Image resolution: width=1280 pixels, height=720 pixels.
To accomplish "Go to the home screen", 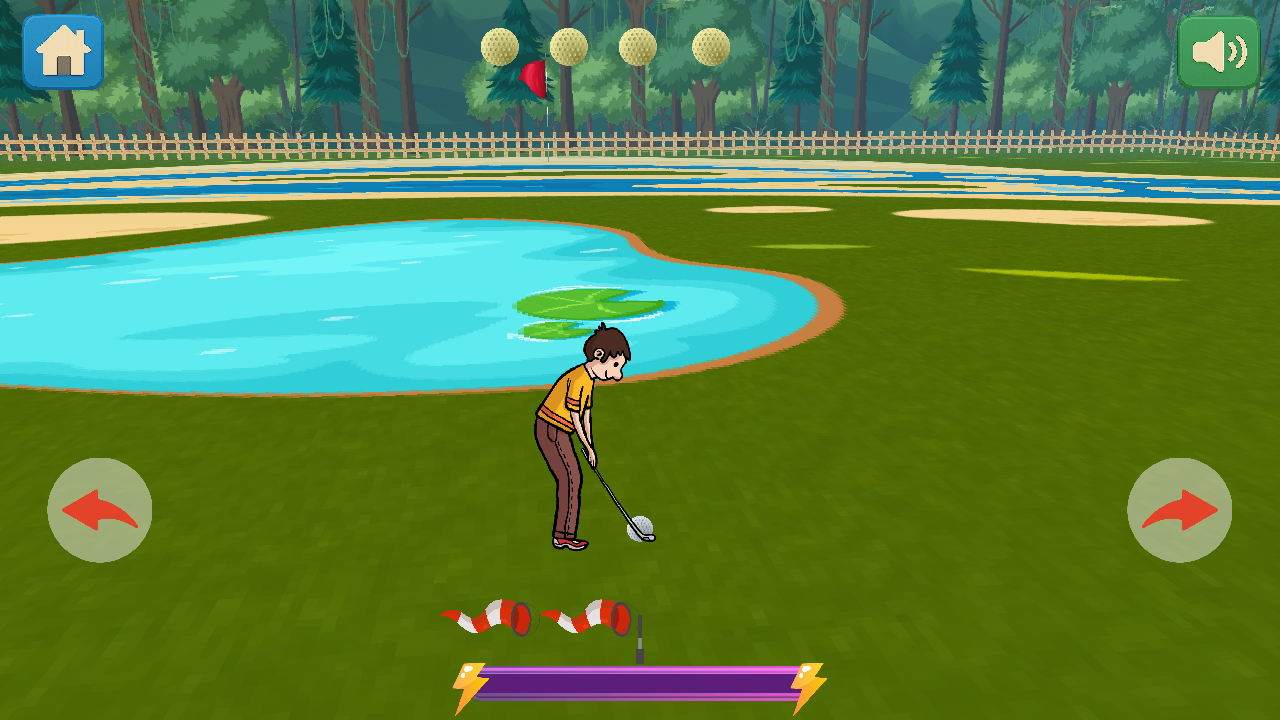I will [x=63, y=51].
